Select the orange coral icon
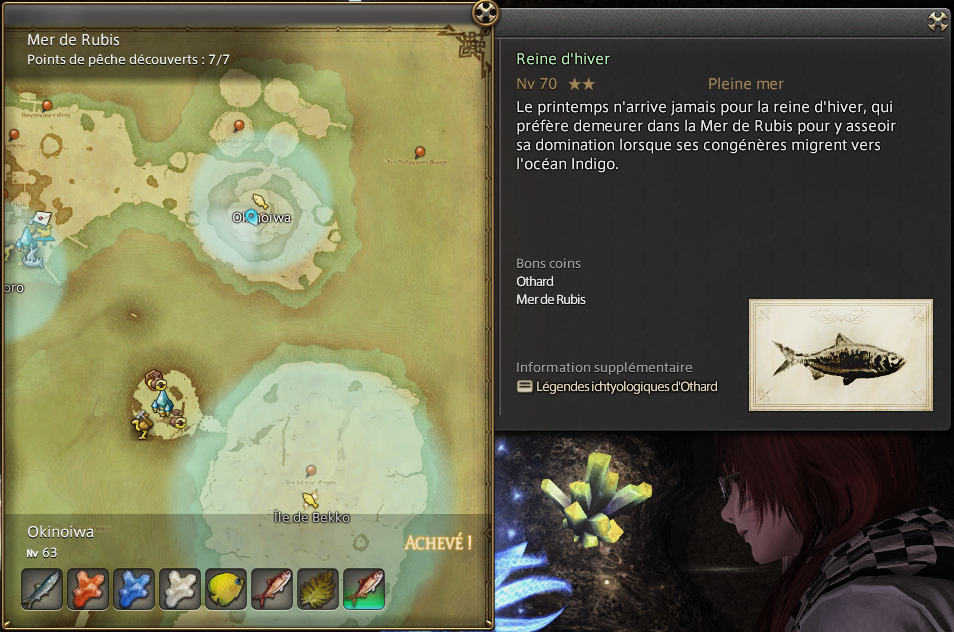 click(88, 589)
